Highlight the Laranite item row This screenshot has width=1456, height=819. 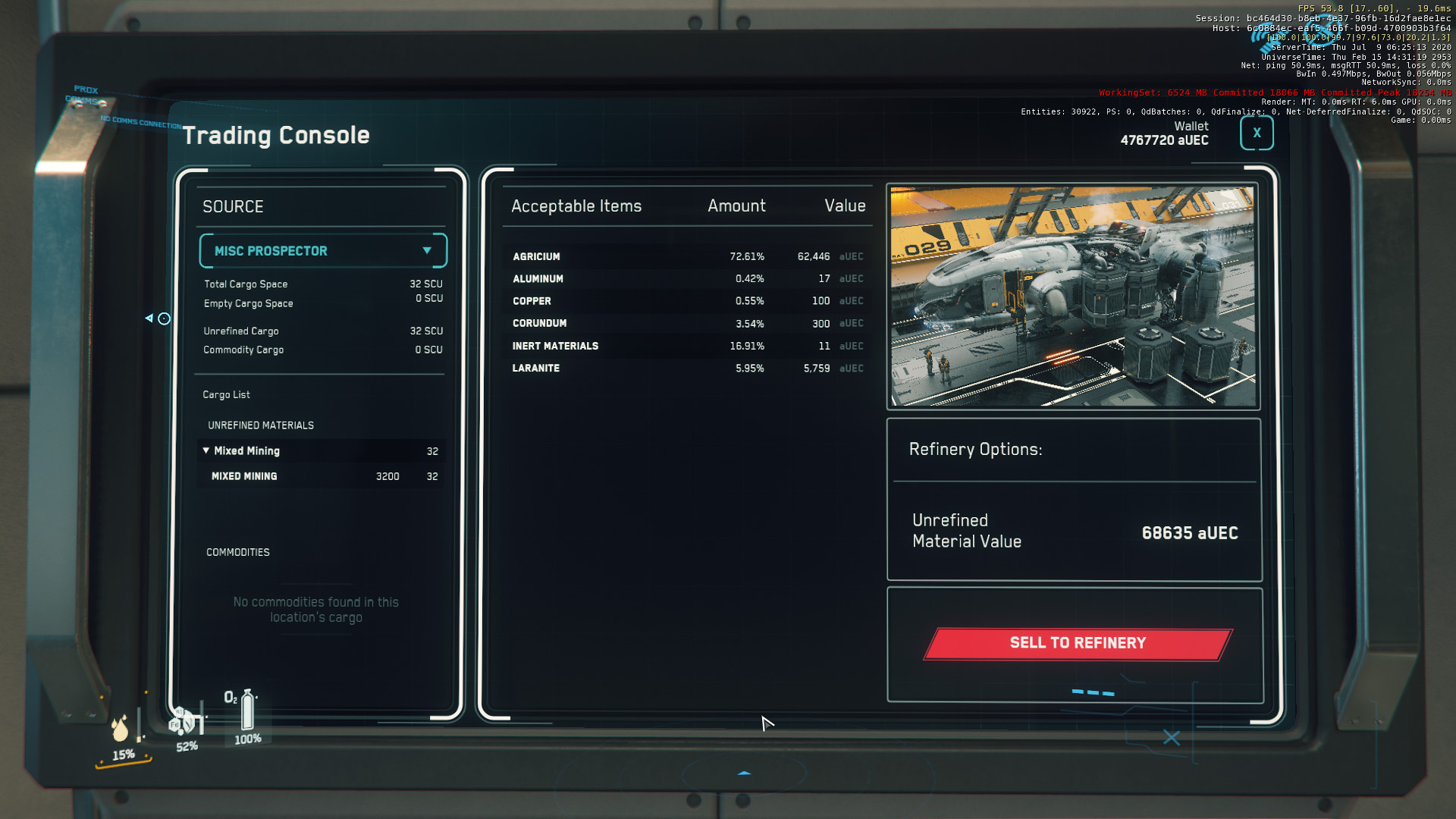pyautogui.click(x=686, y=369)
